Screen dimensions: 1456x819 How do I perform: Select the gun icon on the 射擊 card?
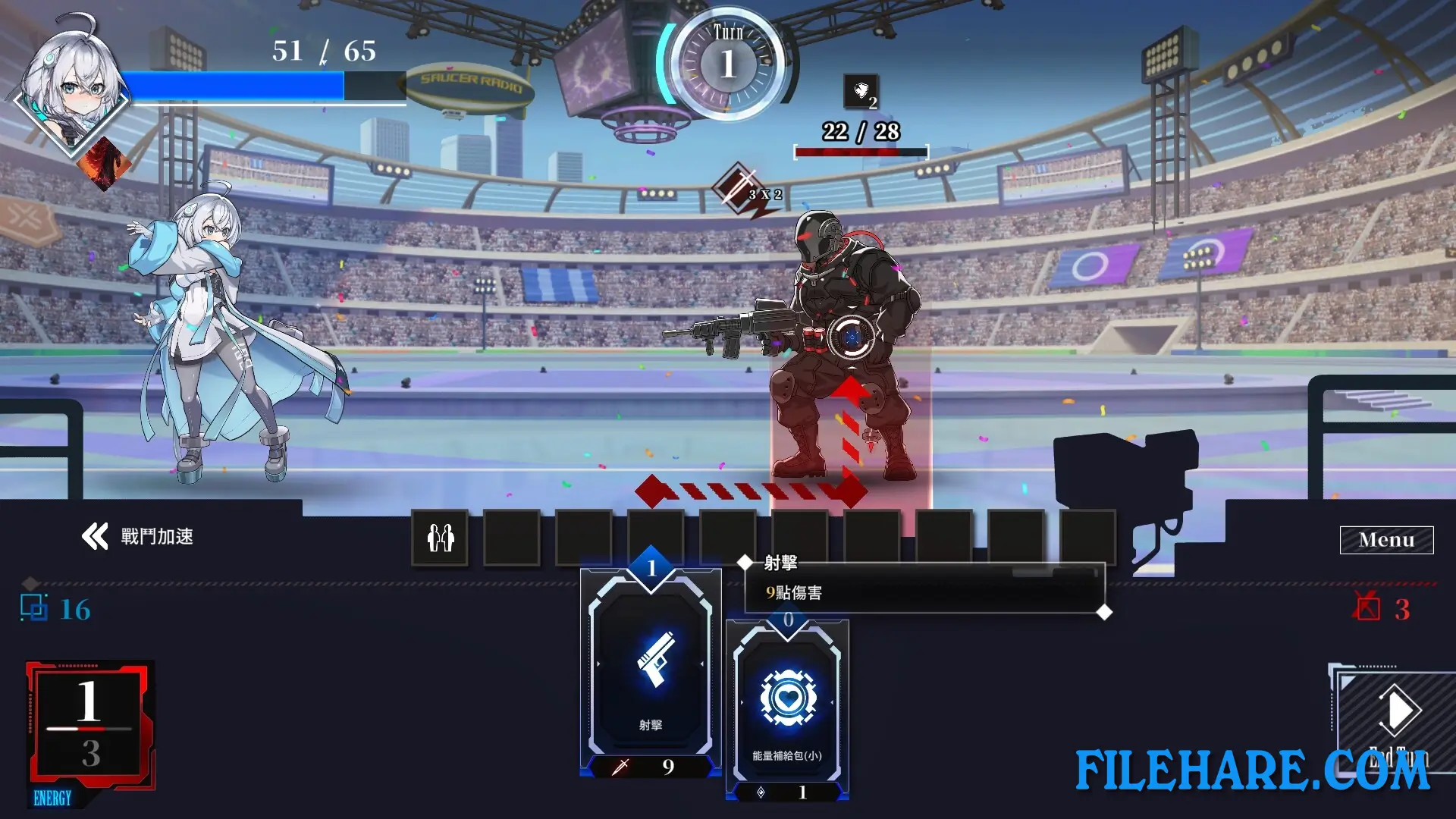point(652,666)
